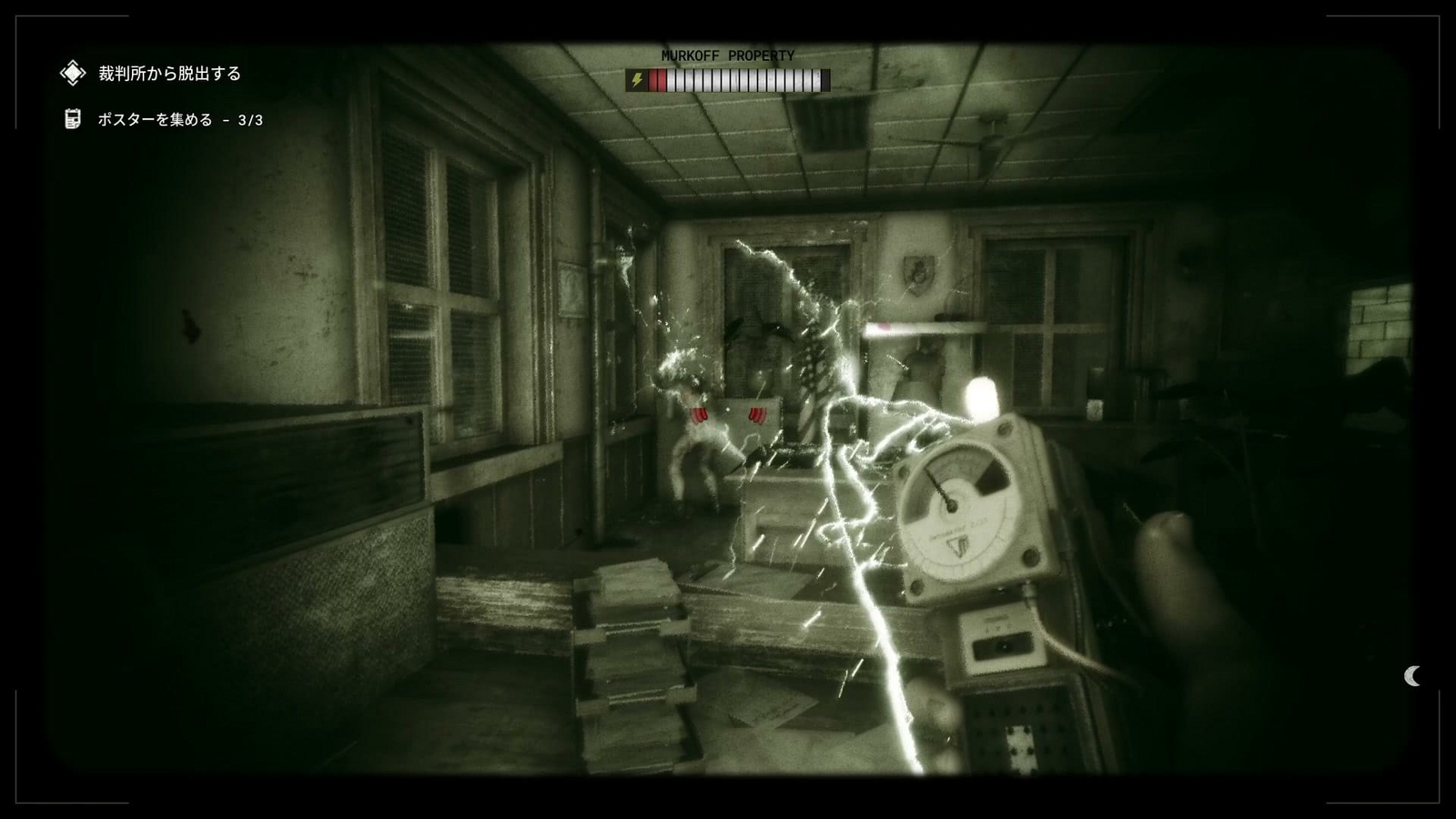Open the MURKOFF PROPERTY status label

click(x=728, y=56)
